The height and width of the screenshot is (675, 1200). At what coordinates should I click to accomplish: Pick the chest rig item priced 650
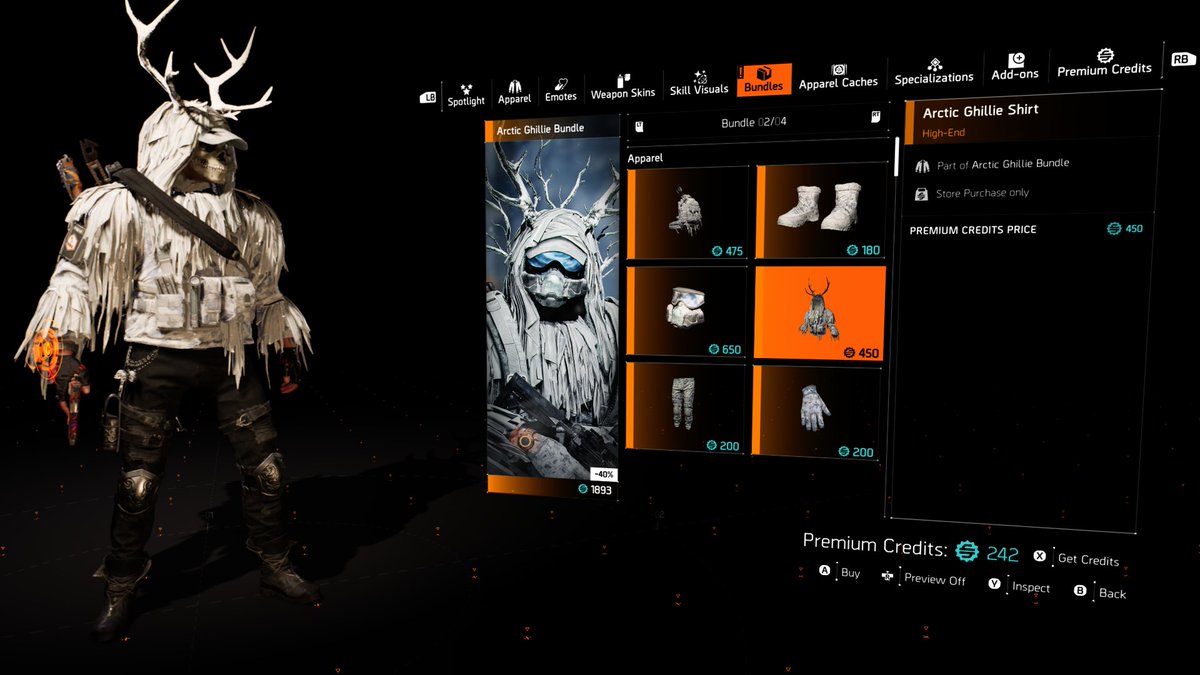pos(687,310)
